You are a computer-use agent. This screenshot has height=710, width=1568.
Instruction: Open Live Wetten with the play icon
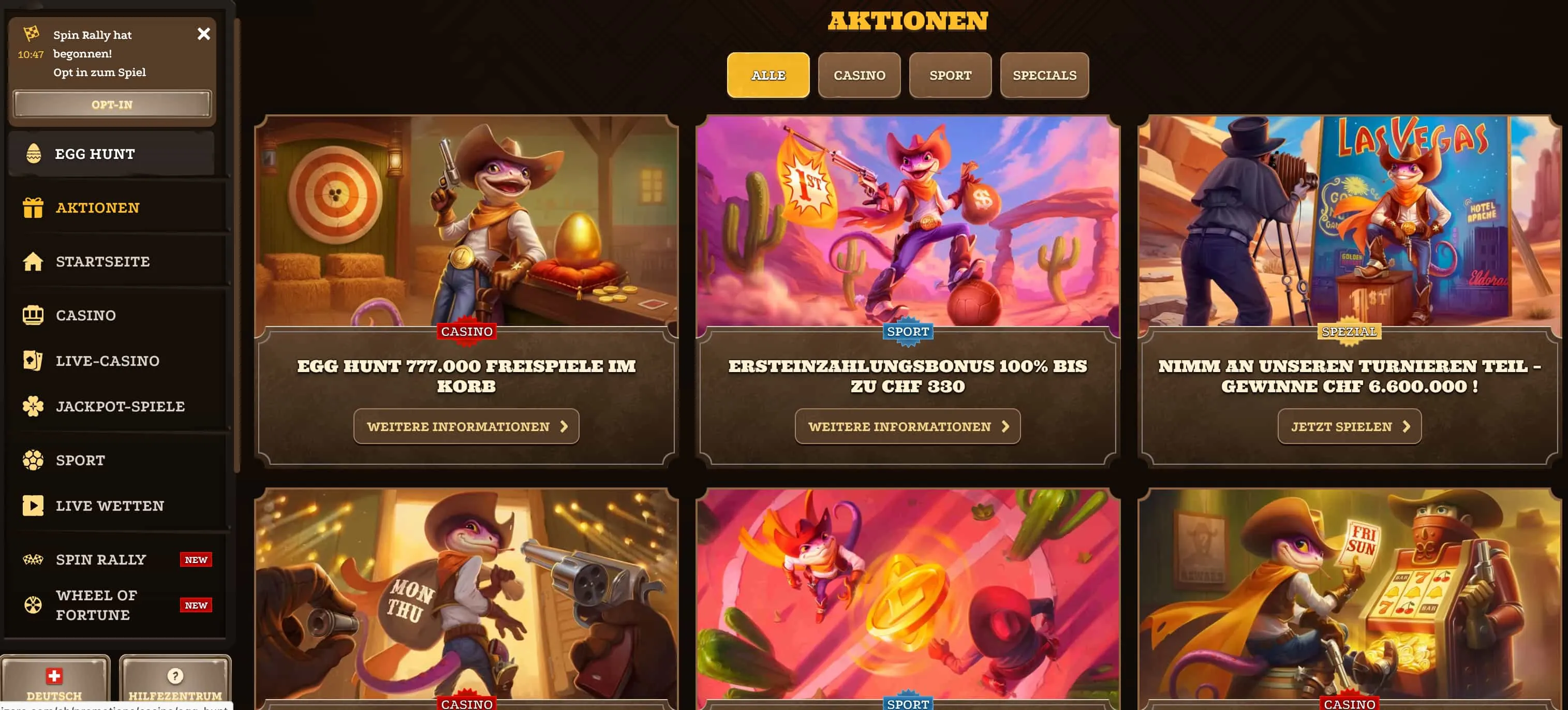(x=33, y=506)
